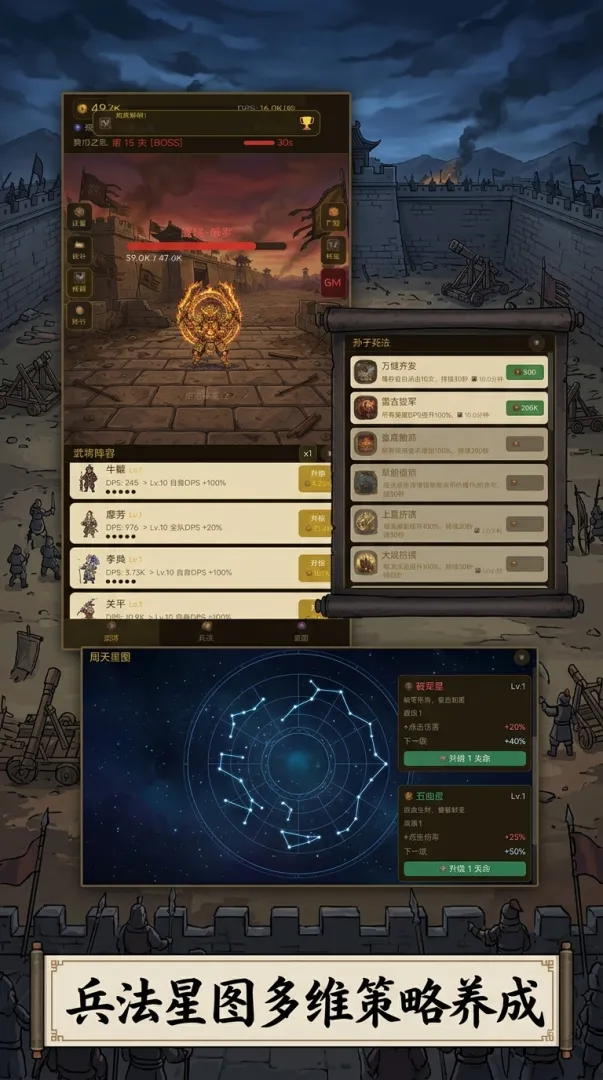Switch to the 兵法 bottom tab
Screen dimensions: 603x1080
pyautogui.click(x=206, y=632)
